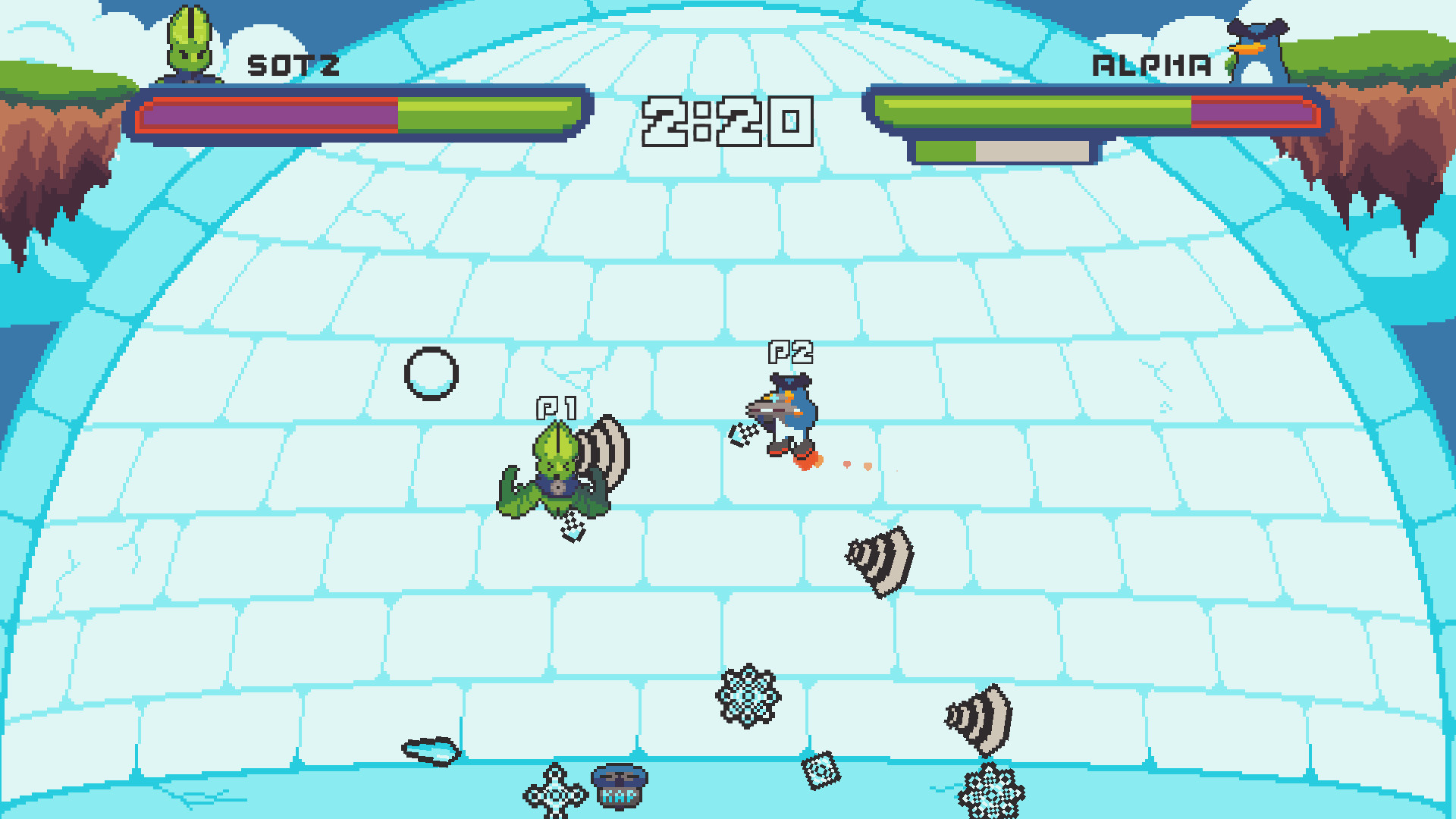Click the striped cone projectile mid-field

click(x=880, y=561)
